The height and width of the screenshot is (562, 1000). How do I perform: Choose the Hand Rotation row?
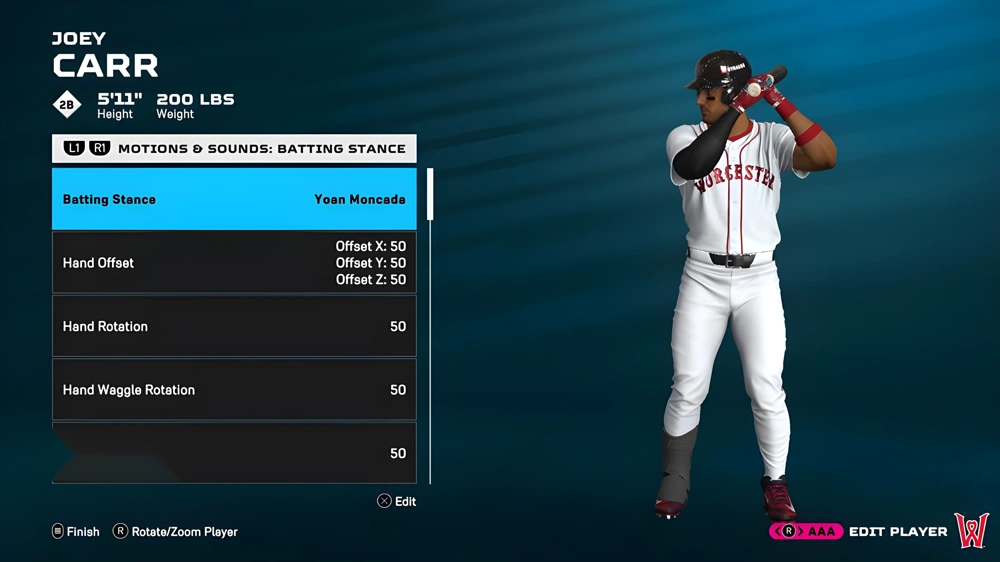click(234, 326)
